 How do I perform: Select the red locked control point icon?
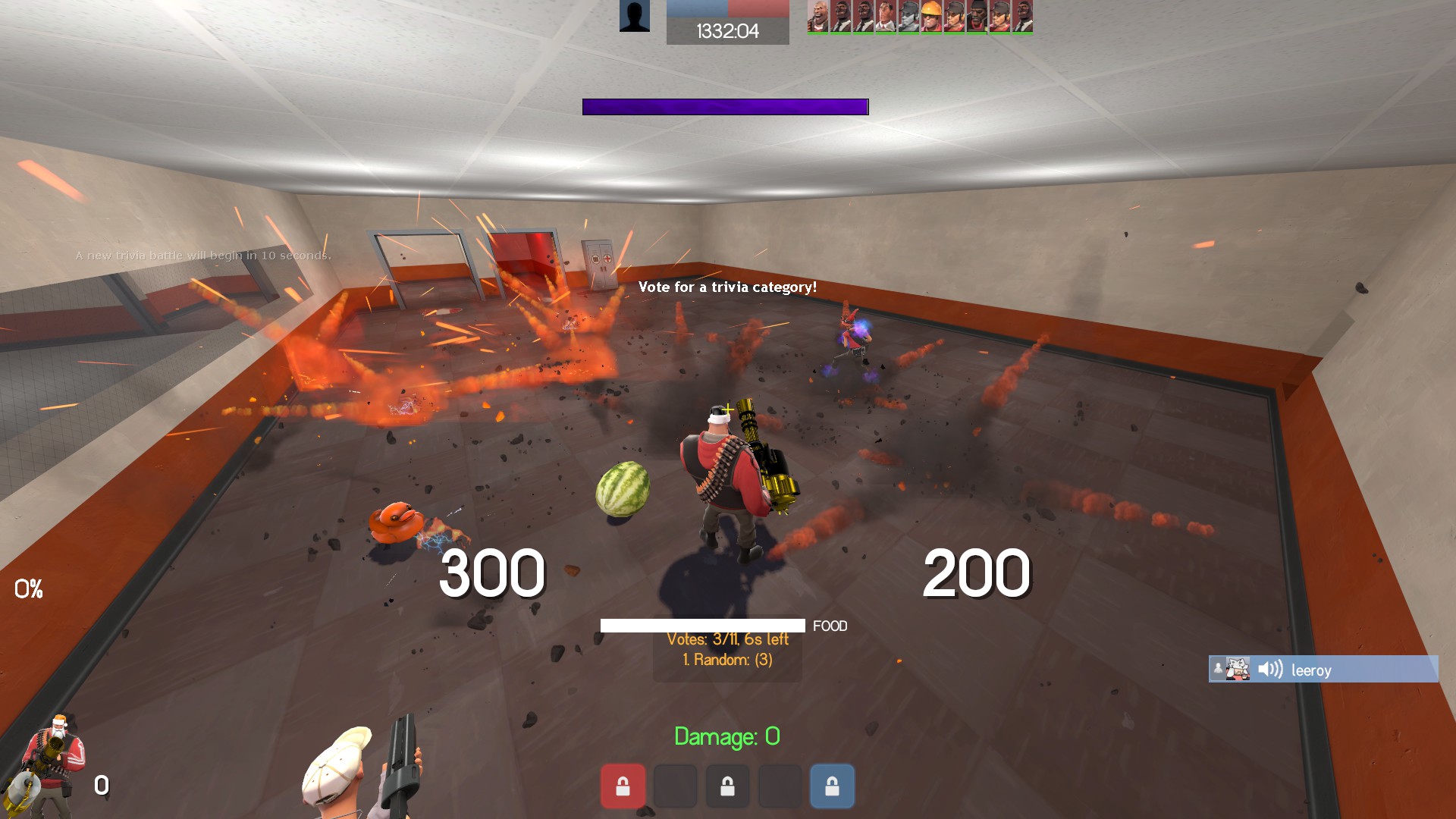tap(623, 786)
